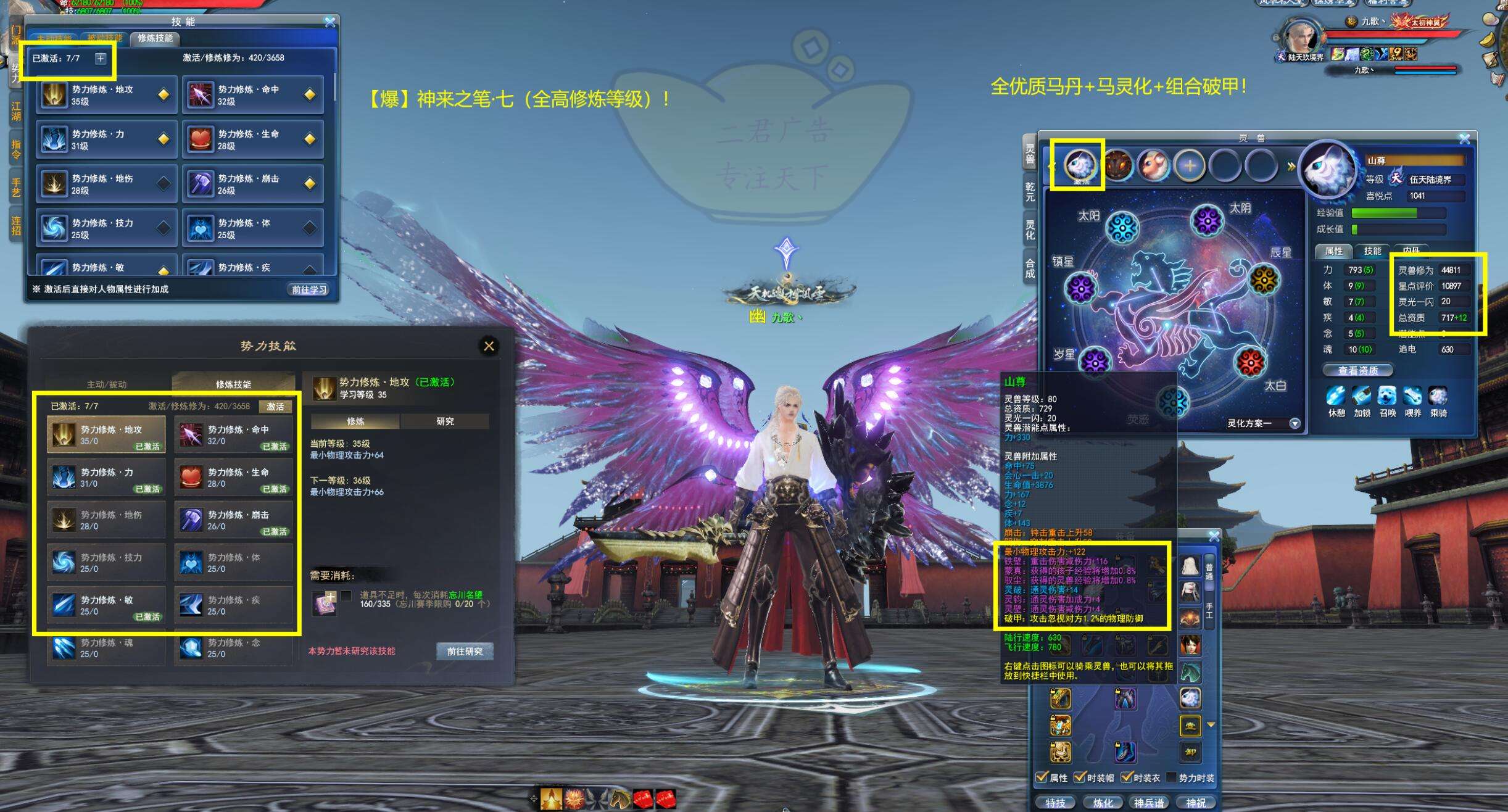1508x812 pixels.
Task: Expand the 灵化方案一 dropdown
Action: click(1295, 423)
